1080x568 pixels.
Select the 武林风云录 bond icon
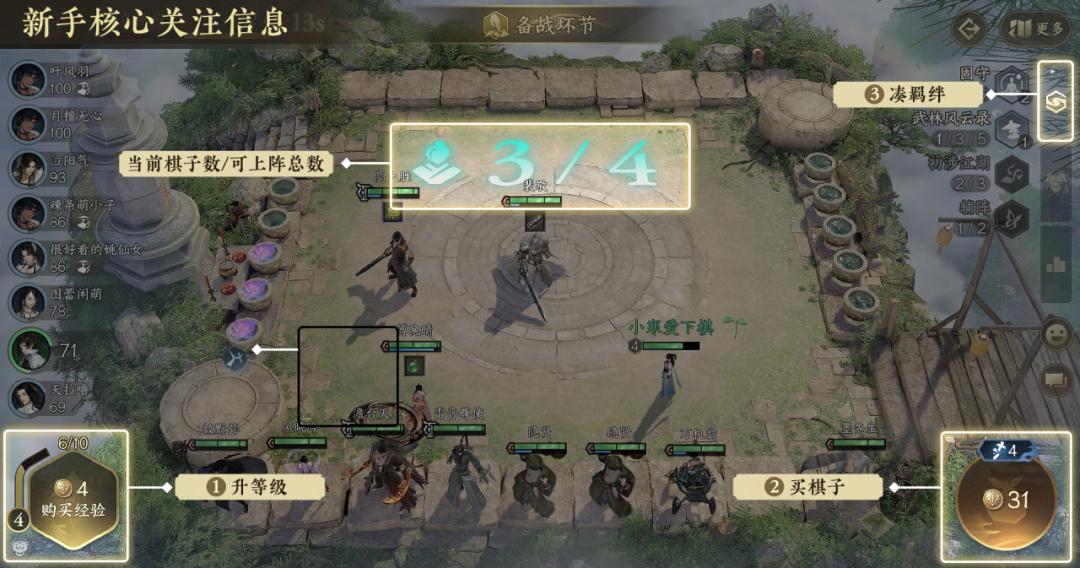(1013, 127)
